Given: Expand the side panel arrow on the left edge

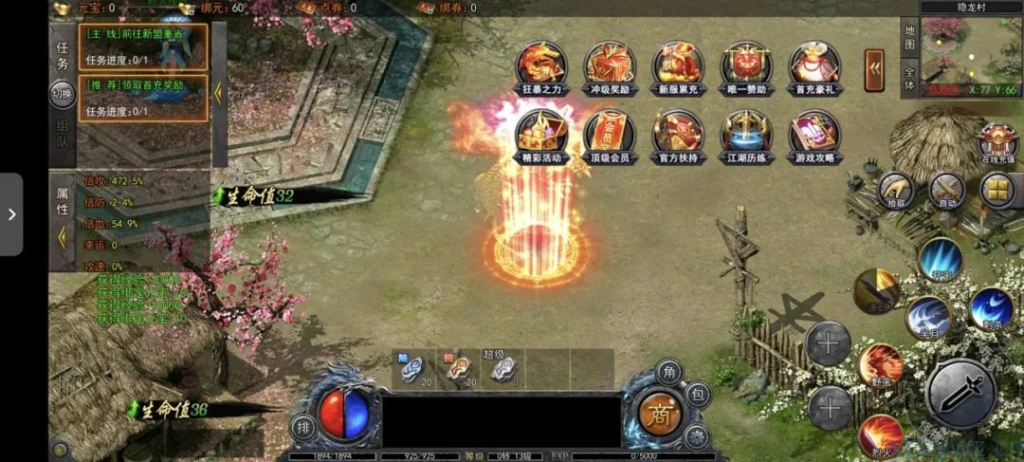Looking at the screenshot, I should [11, 214].
